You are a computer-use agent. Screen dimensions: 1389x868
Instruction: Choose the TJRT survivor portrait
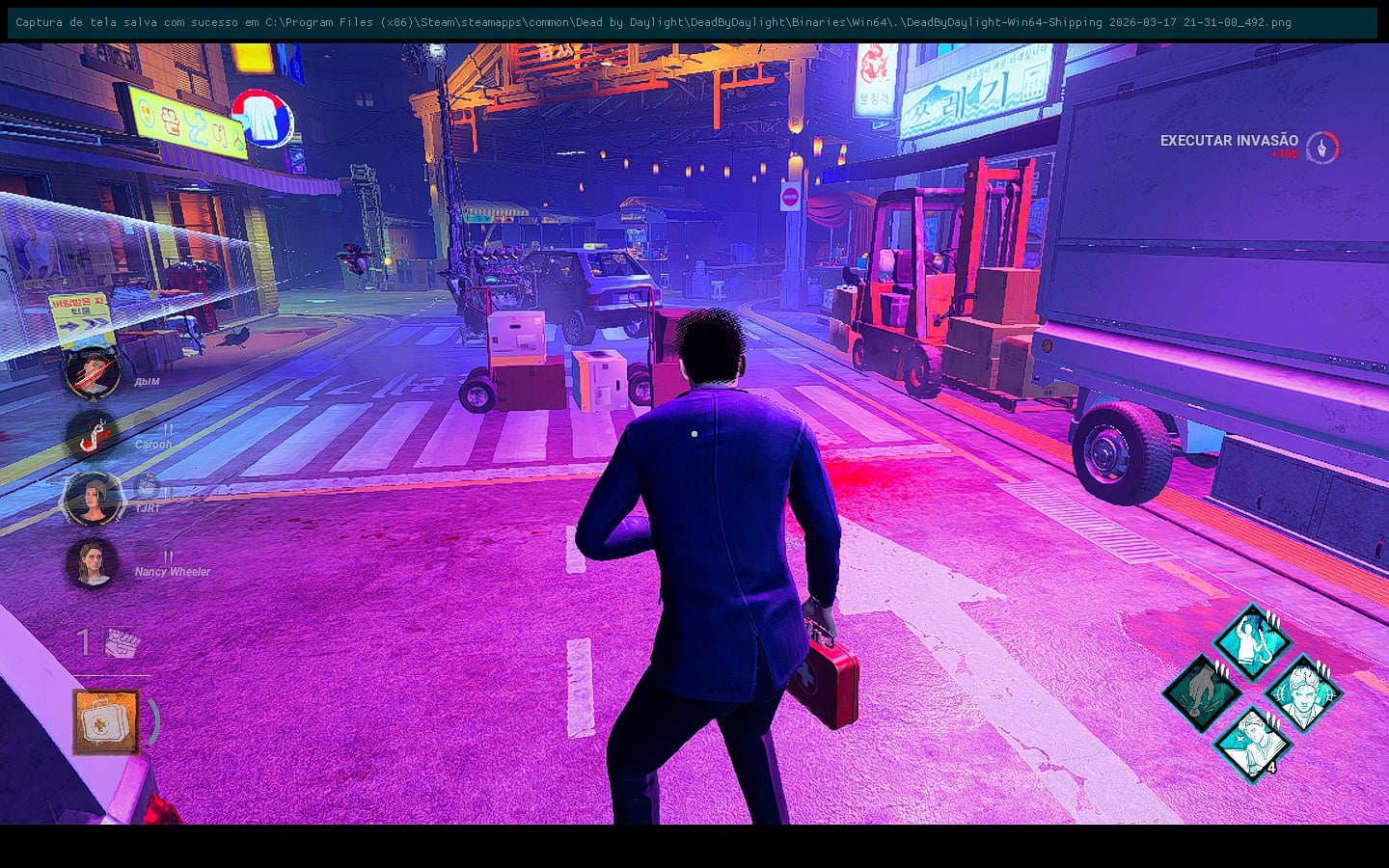coord(93,499)
